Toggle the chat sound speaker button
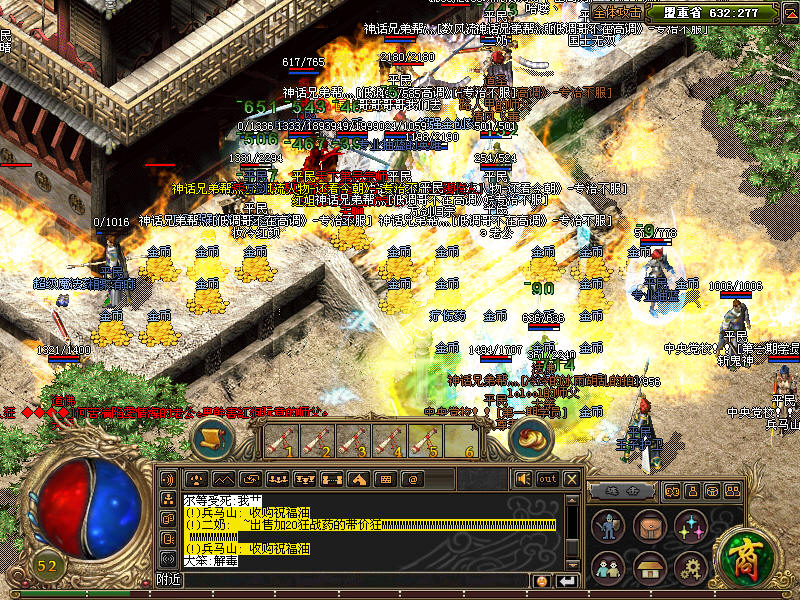 [x=523, y=479]
